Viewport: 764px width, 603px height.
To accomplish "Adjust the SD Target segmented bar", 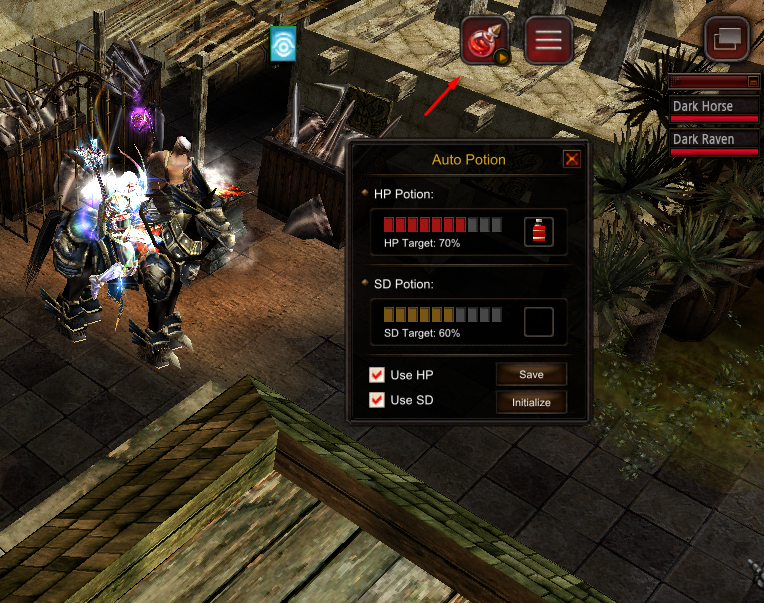I will (x=442, y=314).
